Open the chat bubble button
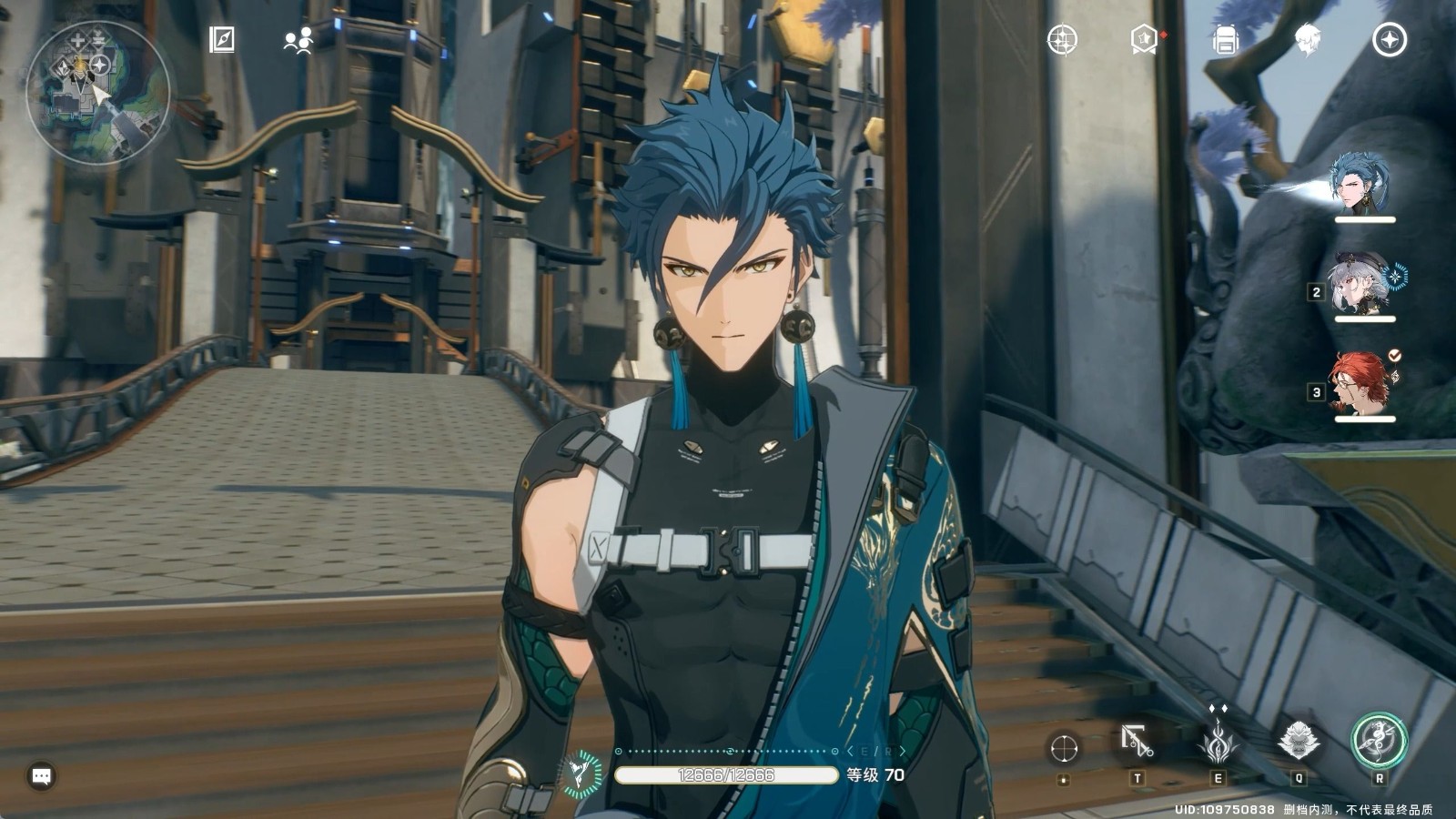The width and height of the screenshot is (1456, 819). [x=42, y=776]
